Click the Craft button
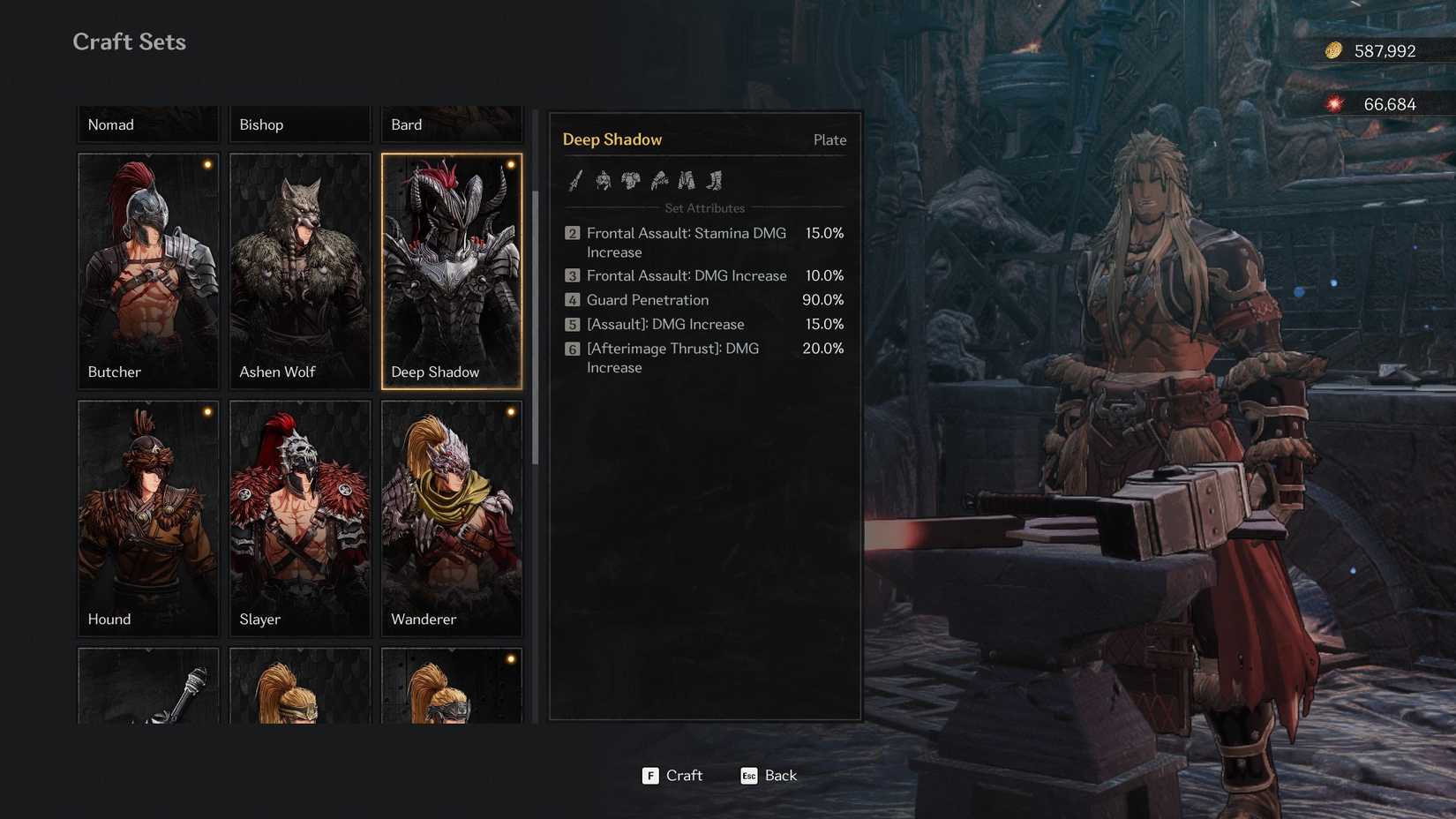This screenshot has width=1456, height=819. 685,776
